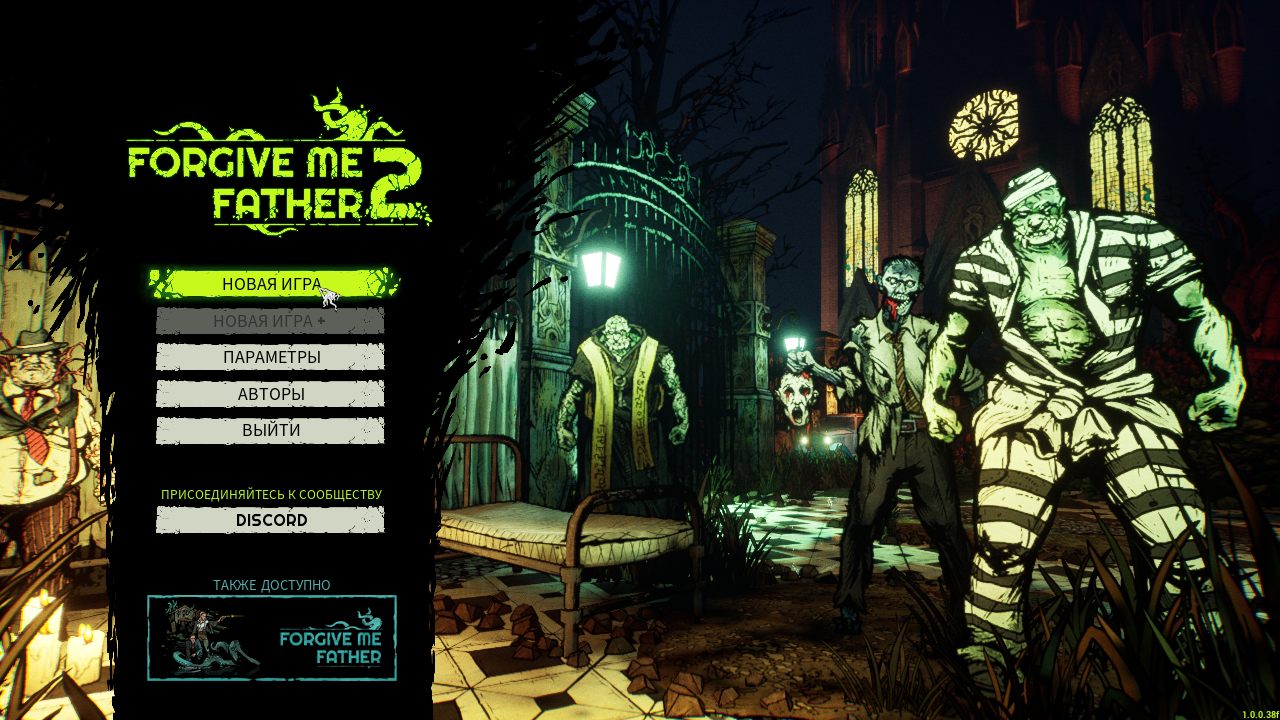Click the ТАКЖЕ ДОСТУПНО label above the banner
Viewport: 1280px width, 720px height.
pyautogui.click(x=272, y=583)
